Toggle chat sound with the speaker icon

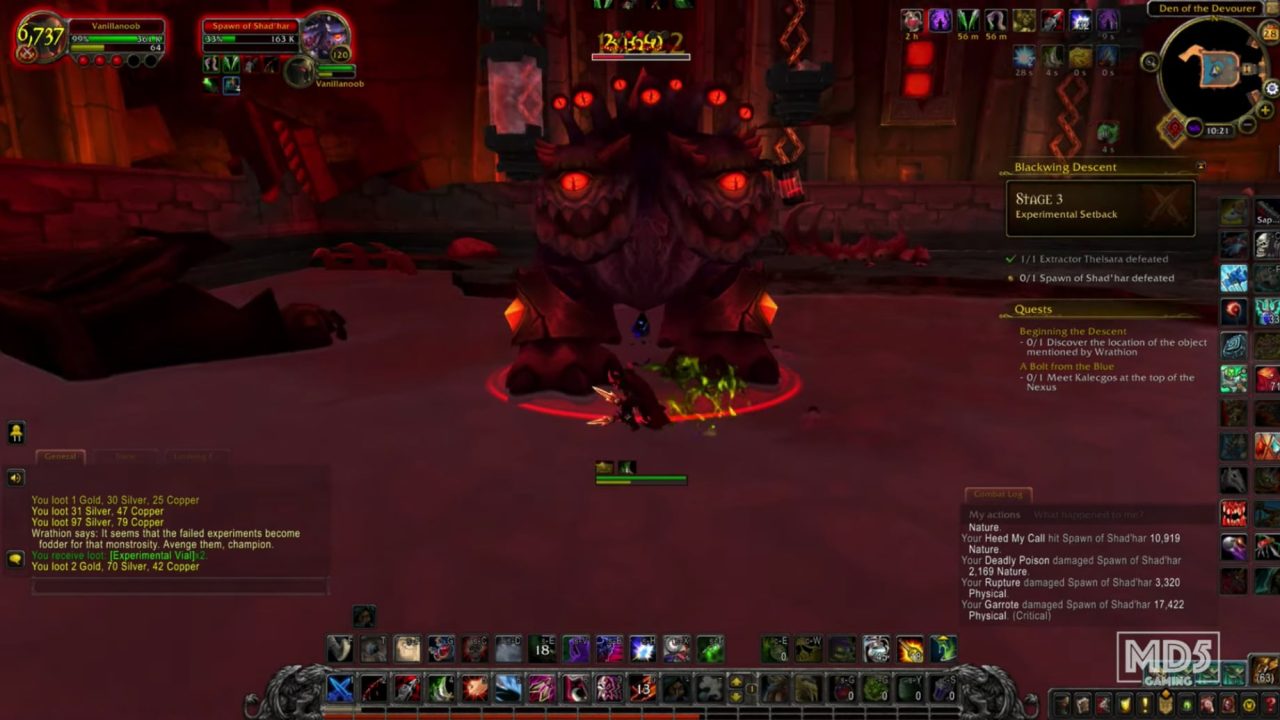click(x=15, y=477)
